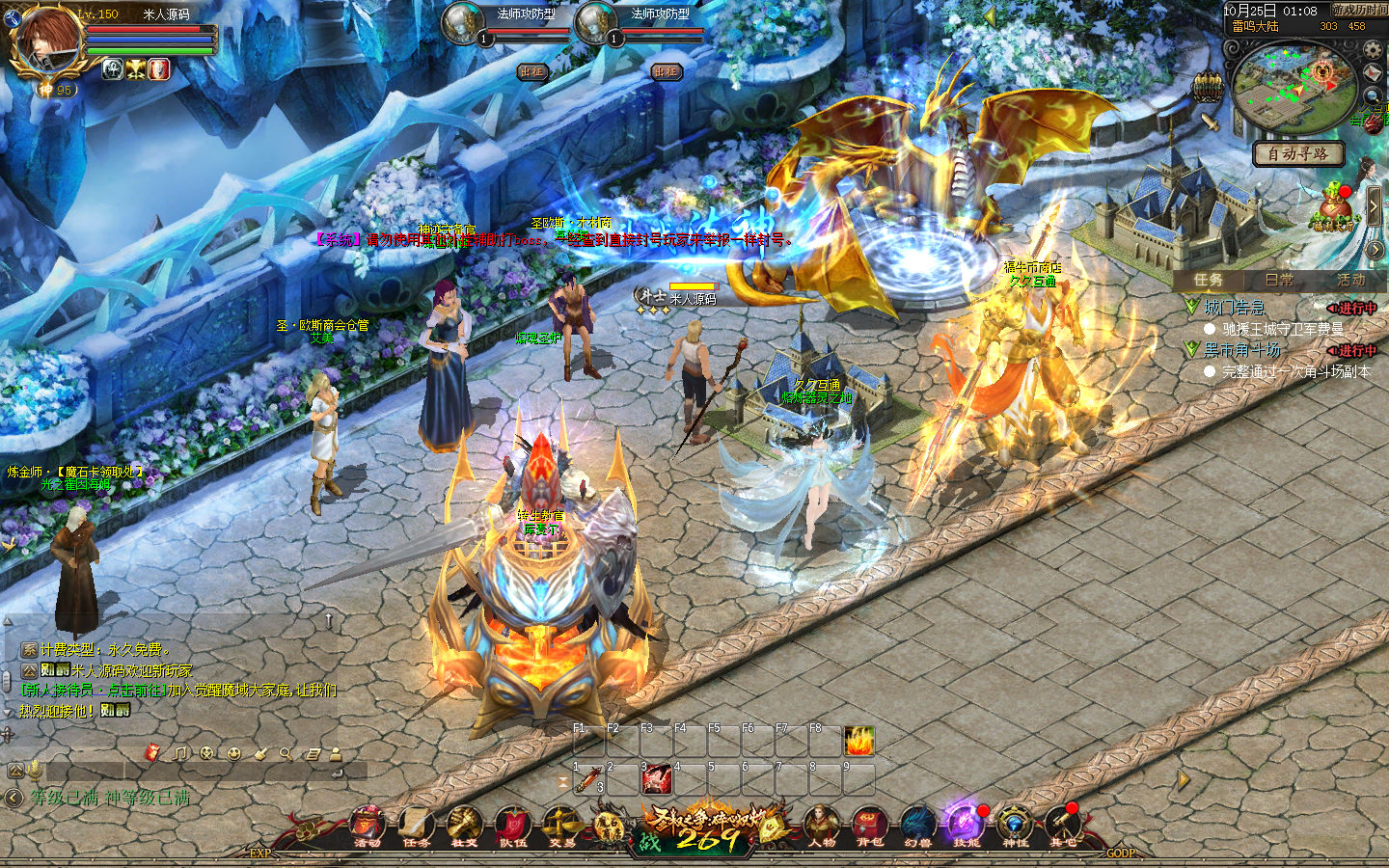Select the 城门告急 quest entry

1234,308
